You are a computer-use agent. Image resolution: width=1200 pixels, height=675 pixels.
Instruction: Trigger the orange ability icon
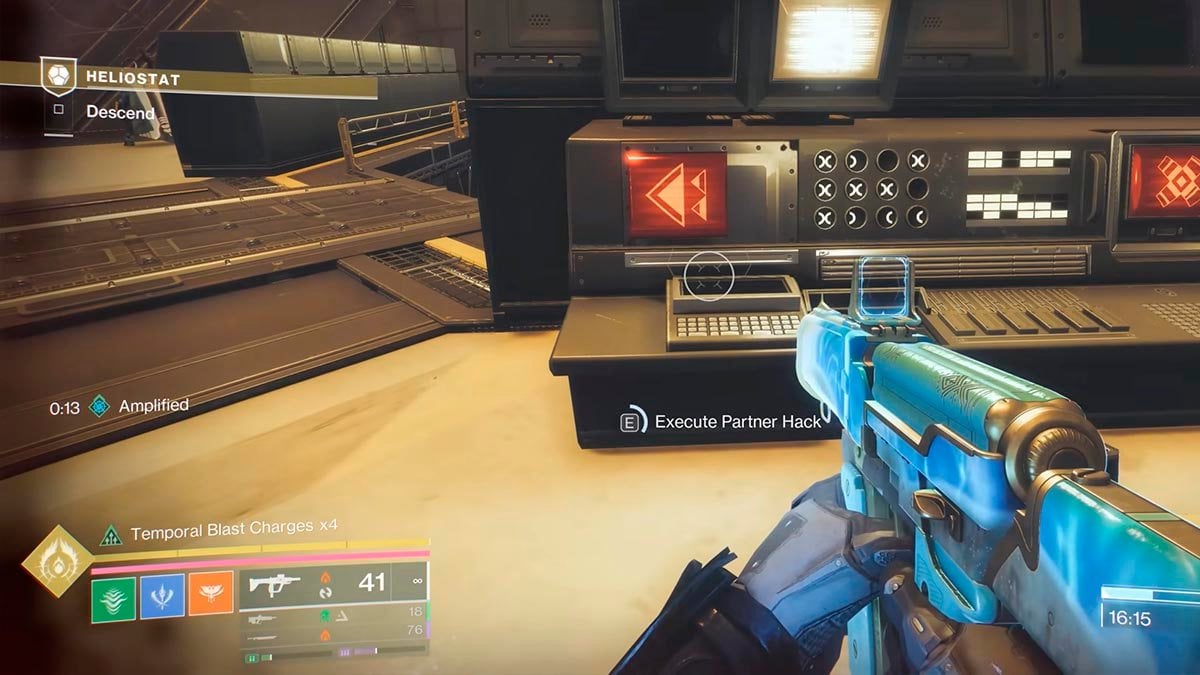pos(211,595)
